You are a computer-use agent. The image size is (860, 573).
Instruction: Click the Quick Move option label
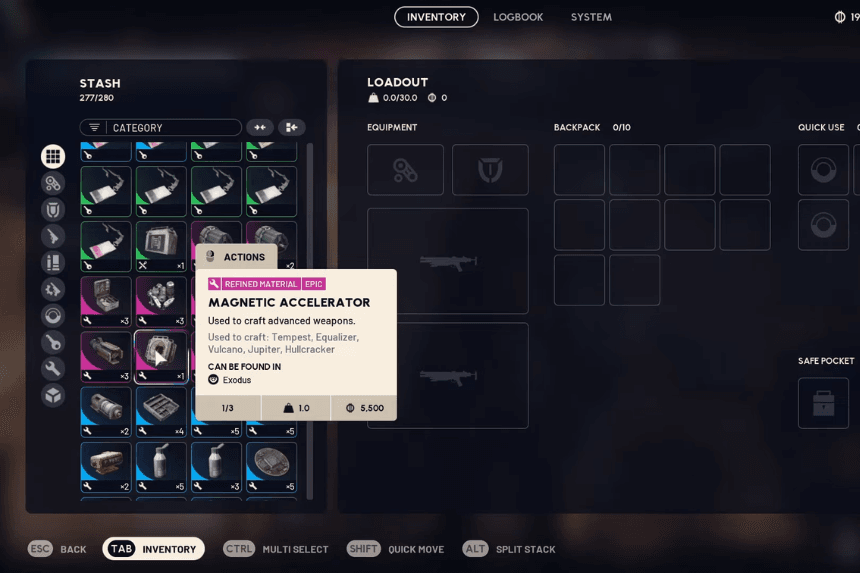(x=416, y=549)
